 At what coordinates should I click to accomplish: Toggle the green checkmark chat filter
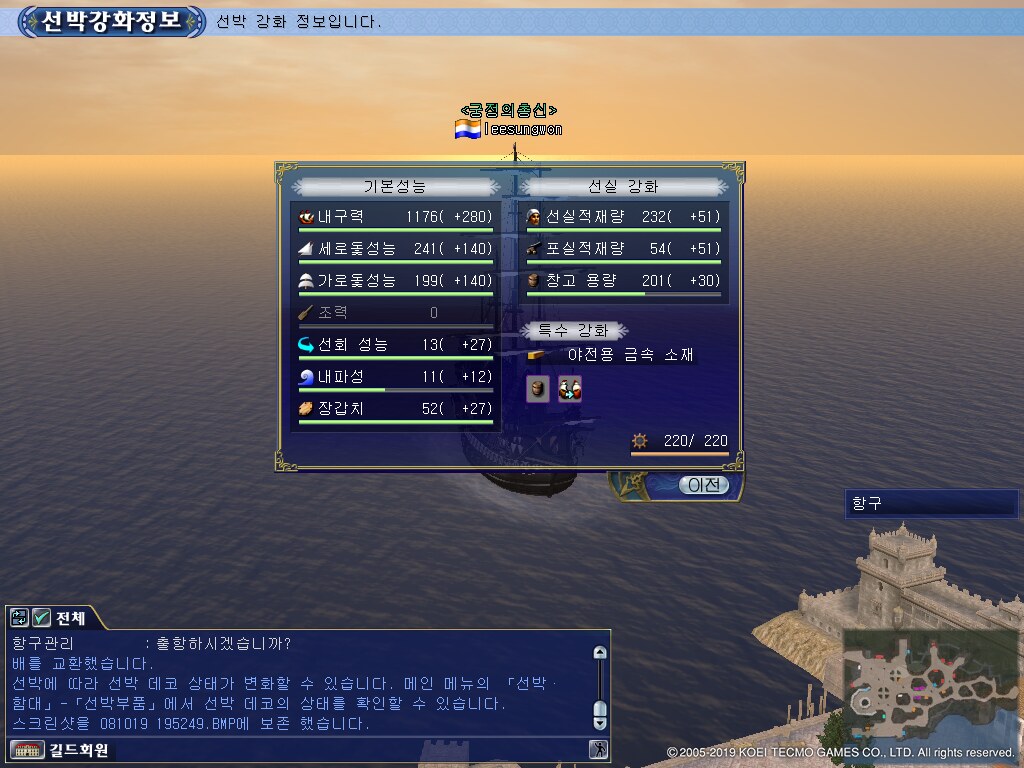click(41, 617)
